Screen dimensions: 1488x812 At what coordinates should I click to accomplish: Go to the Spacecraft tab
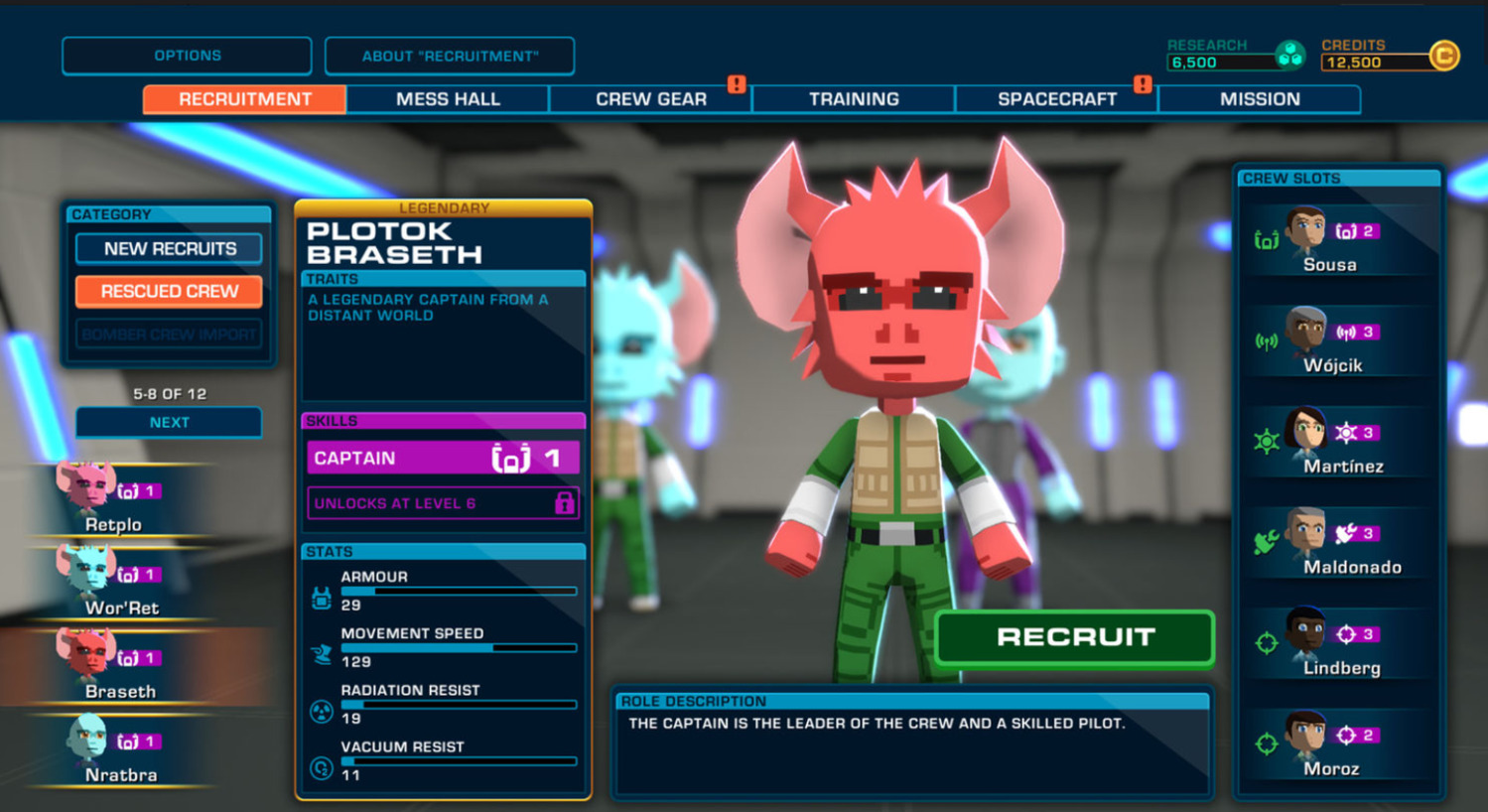1056,99
